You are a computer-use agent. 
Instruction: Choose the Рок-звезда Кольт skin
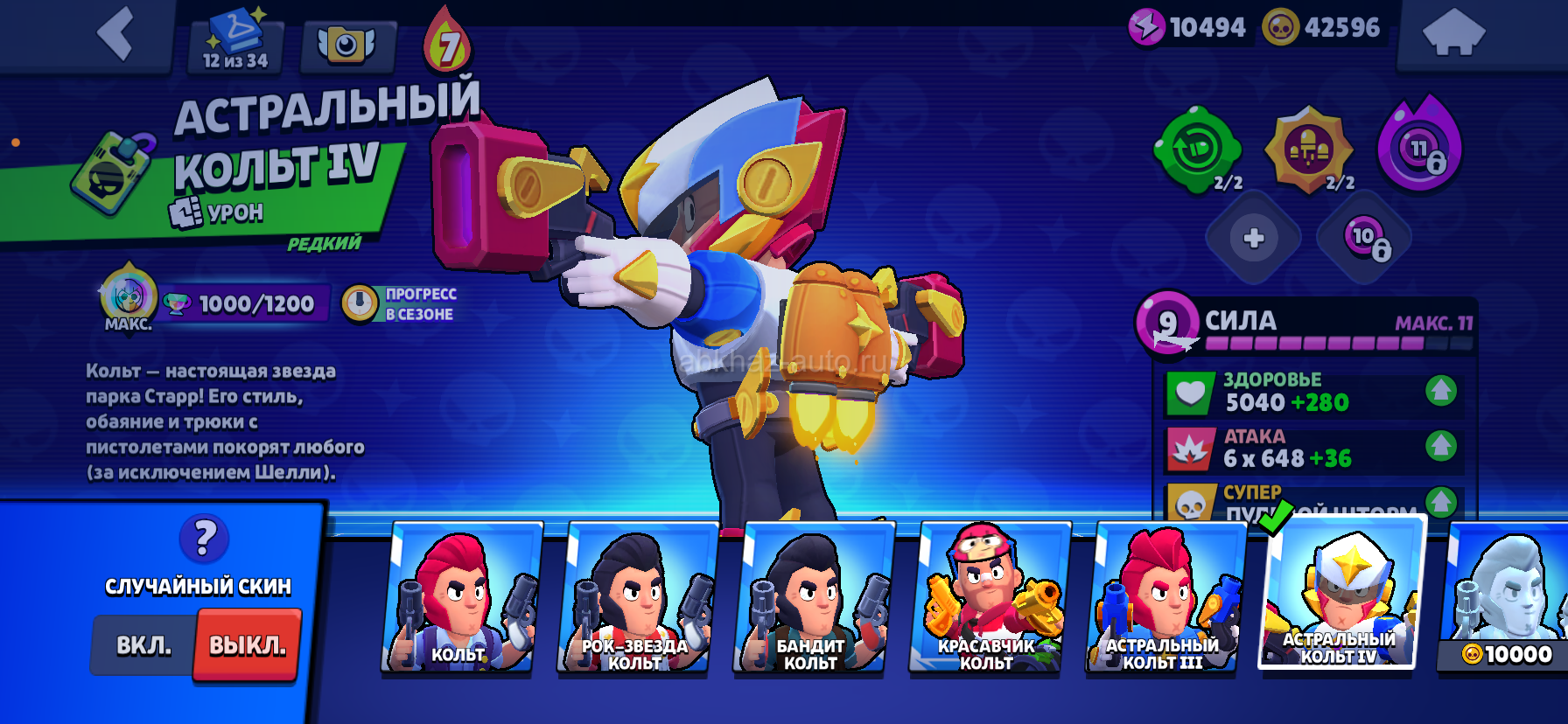(635, 599)
